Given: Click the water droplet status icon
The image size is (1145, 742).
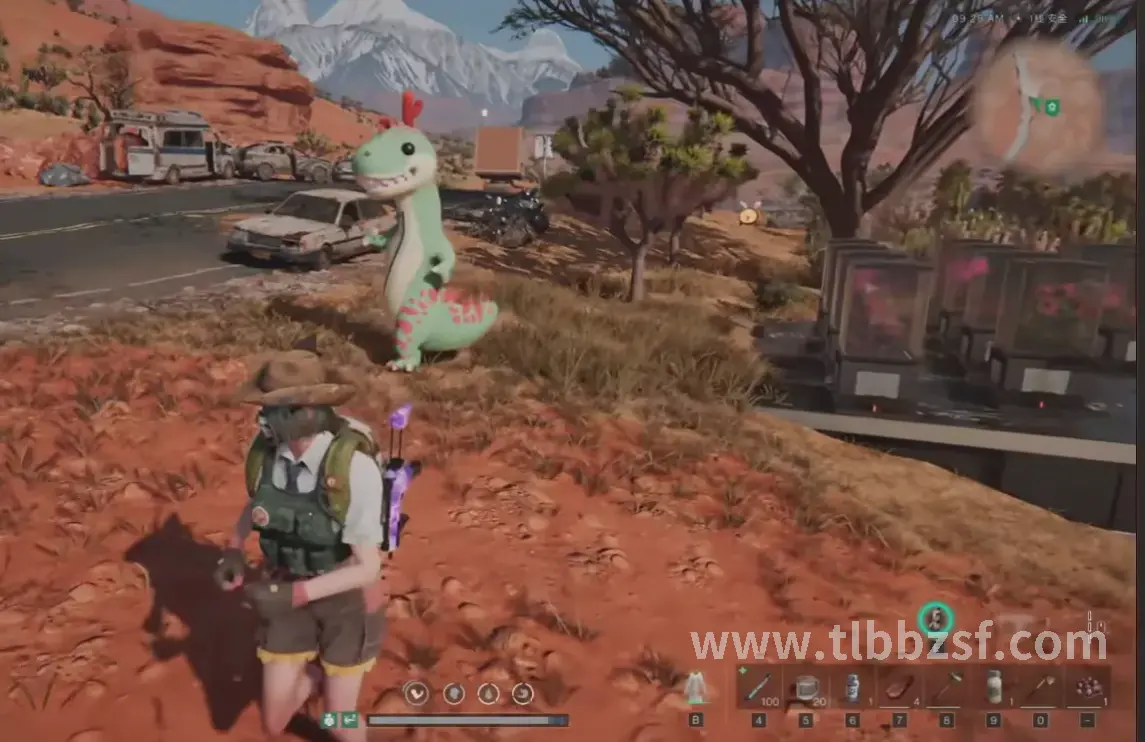Looking at the screenshot, I should click(488, 692).
